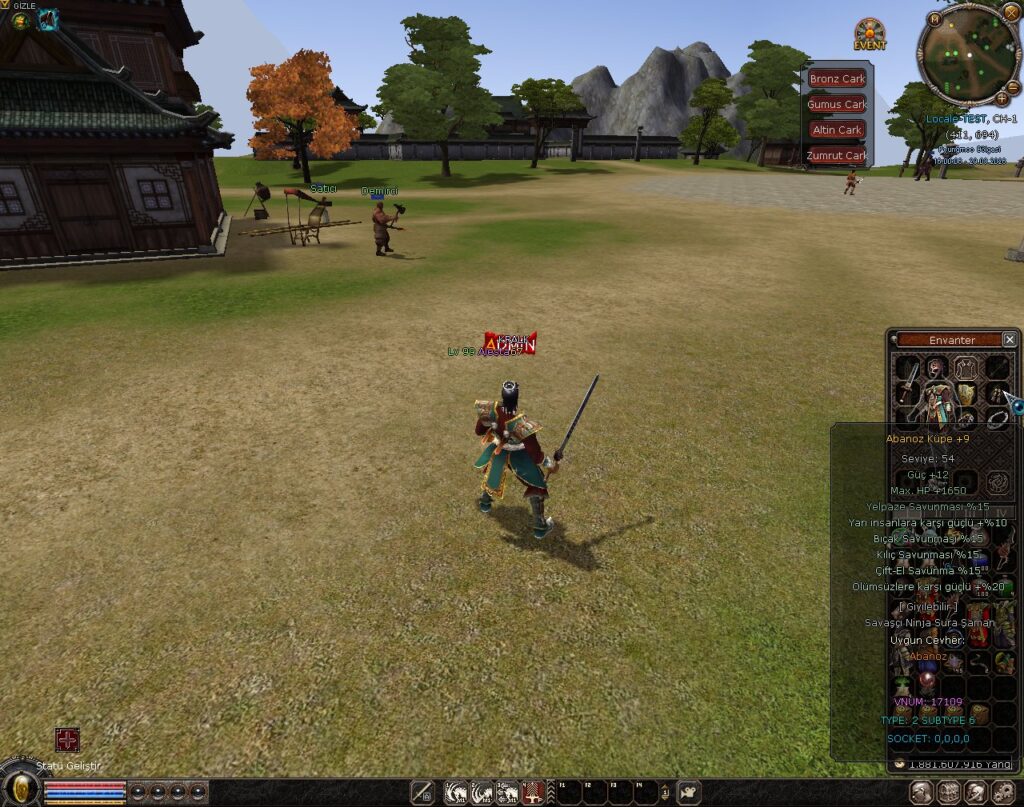Open the Gumus Cark wheel
This screenshot has width=1024, height=807.
[837, 104]
